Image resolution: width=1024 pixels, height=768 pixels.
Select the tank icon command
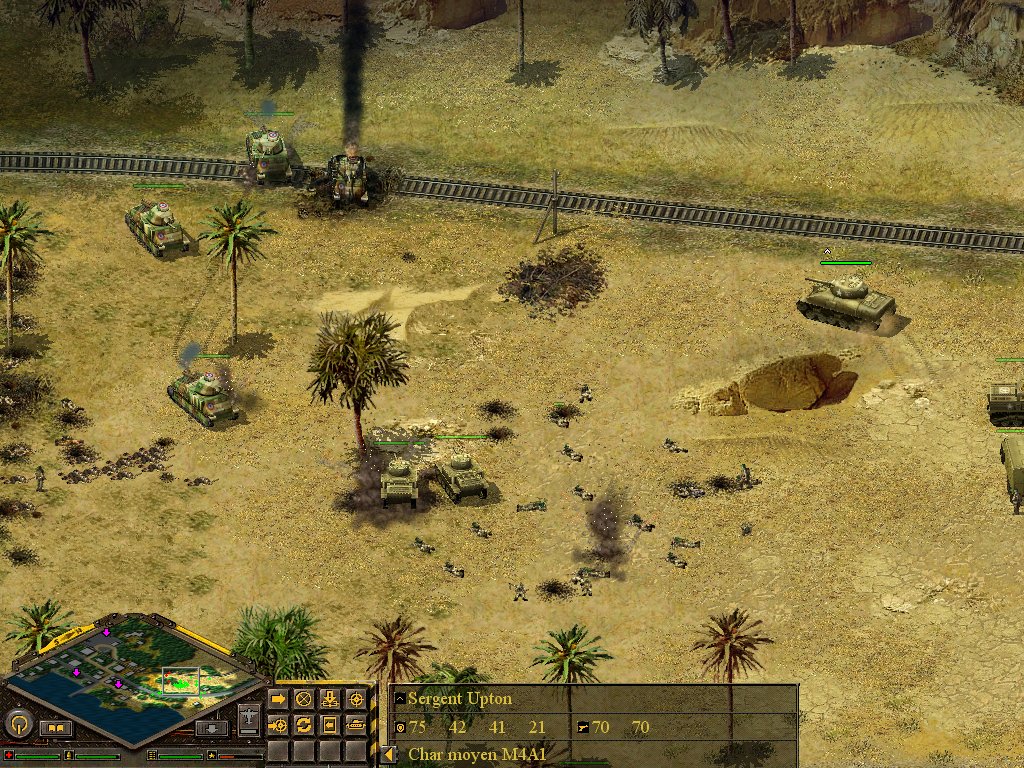click(355, 724)
